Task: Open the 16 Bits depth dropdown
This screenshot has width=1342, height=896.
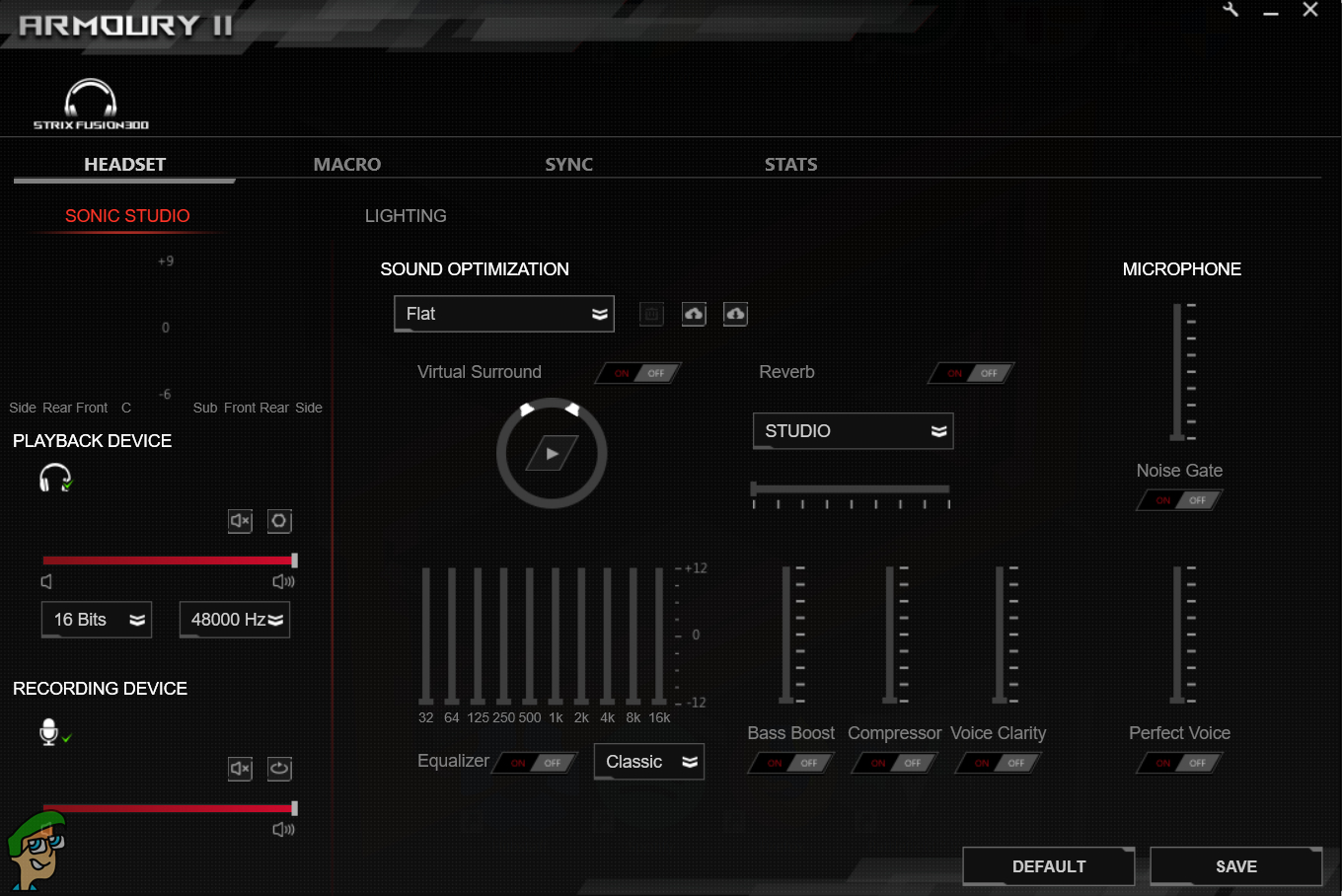Action: coord(97,620)
